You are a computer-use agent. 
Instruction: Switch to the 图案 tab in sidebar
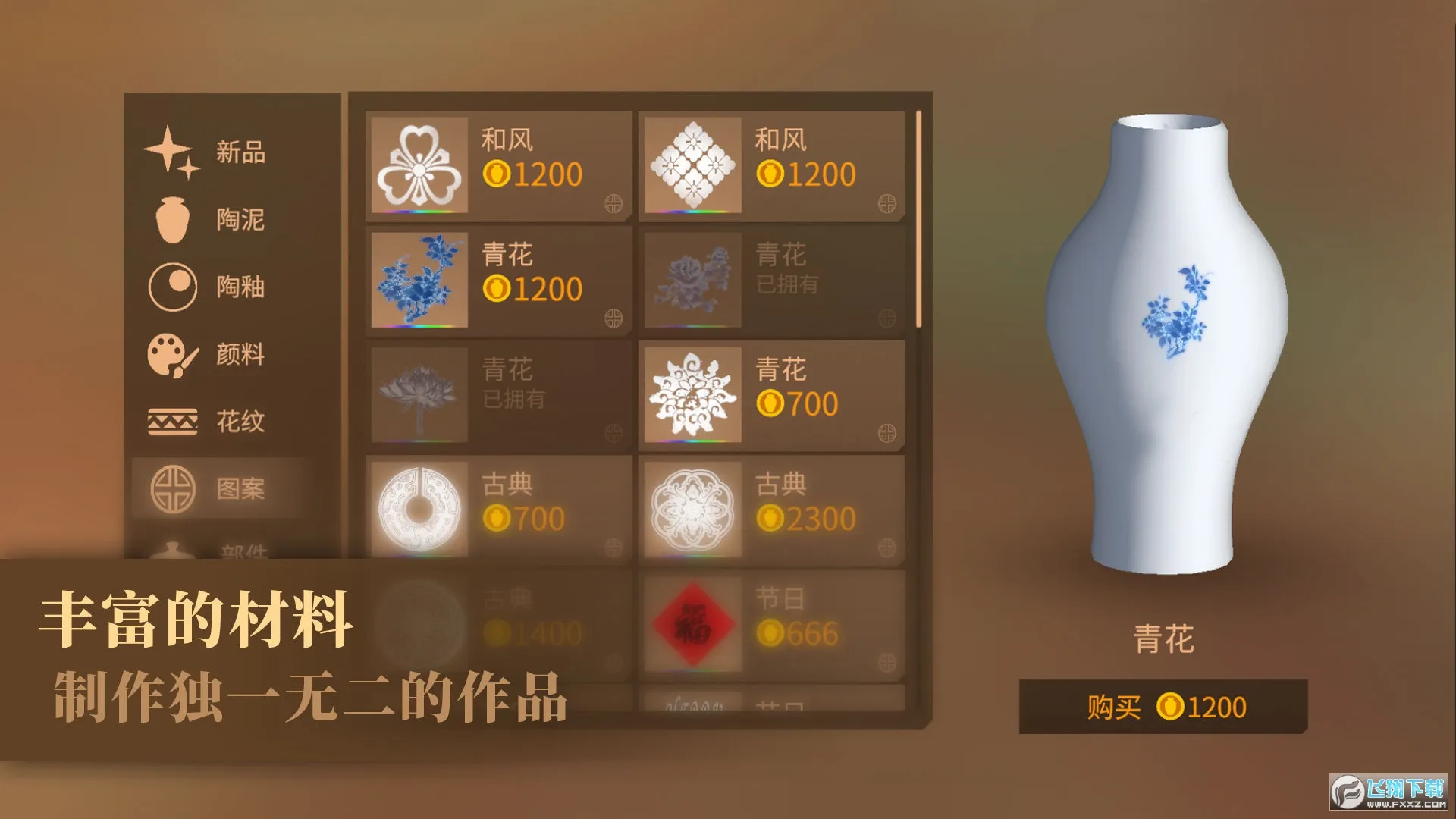(x=240, y=489)
